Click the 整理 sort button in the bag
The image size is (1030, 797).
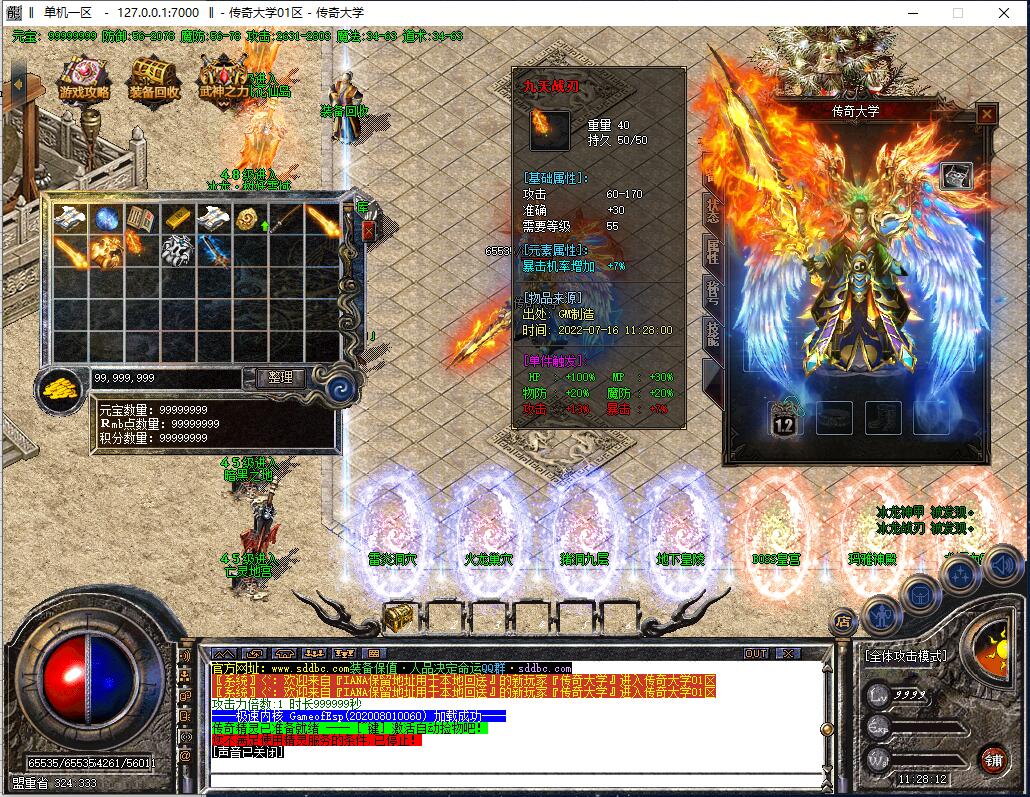tap(280, 377)
